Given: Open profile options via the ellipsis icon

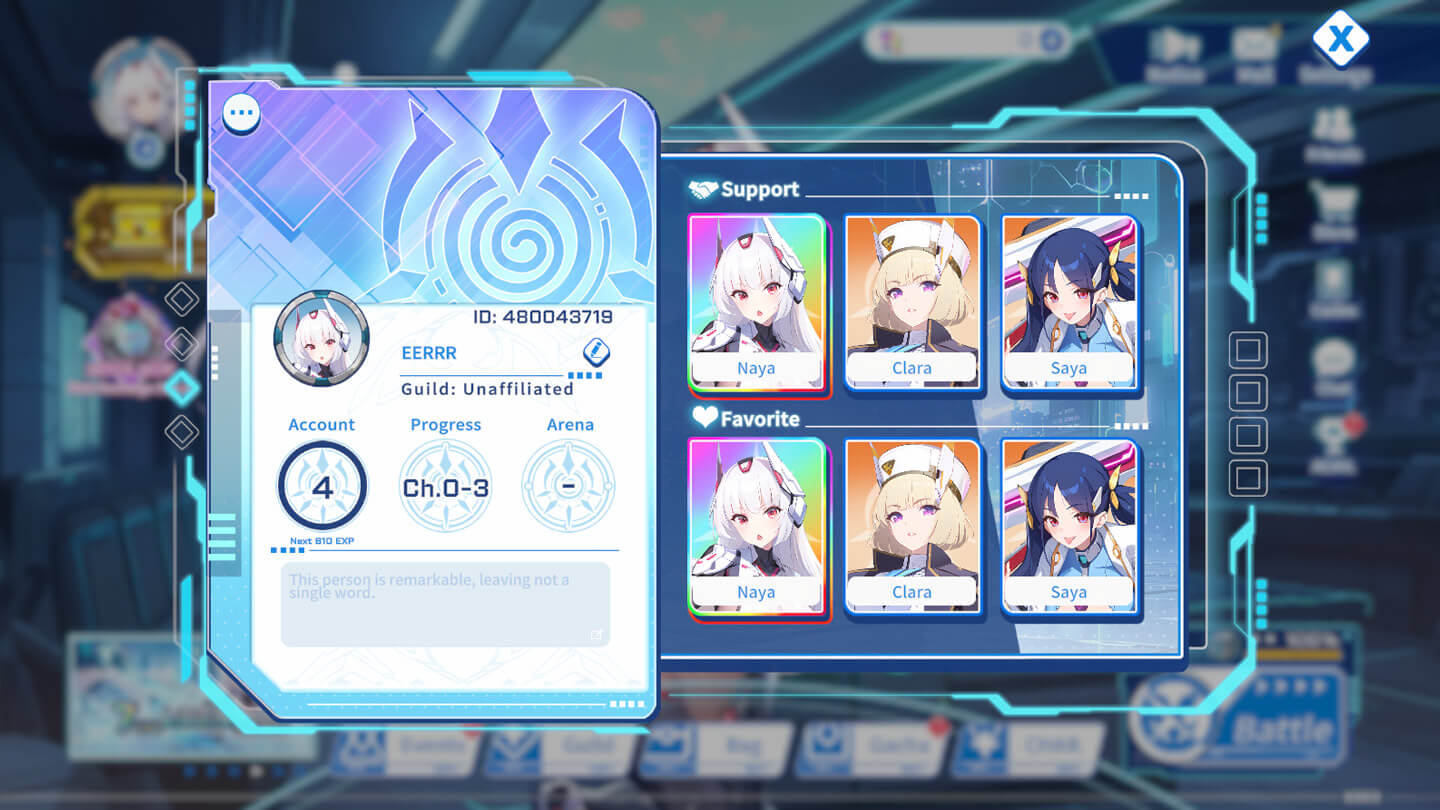Looking at the screenshot, I should click(x=240, y=112).
